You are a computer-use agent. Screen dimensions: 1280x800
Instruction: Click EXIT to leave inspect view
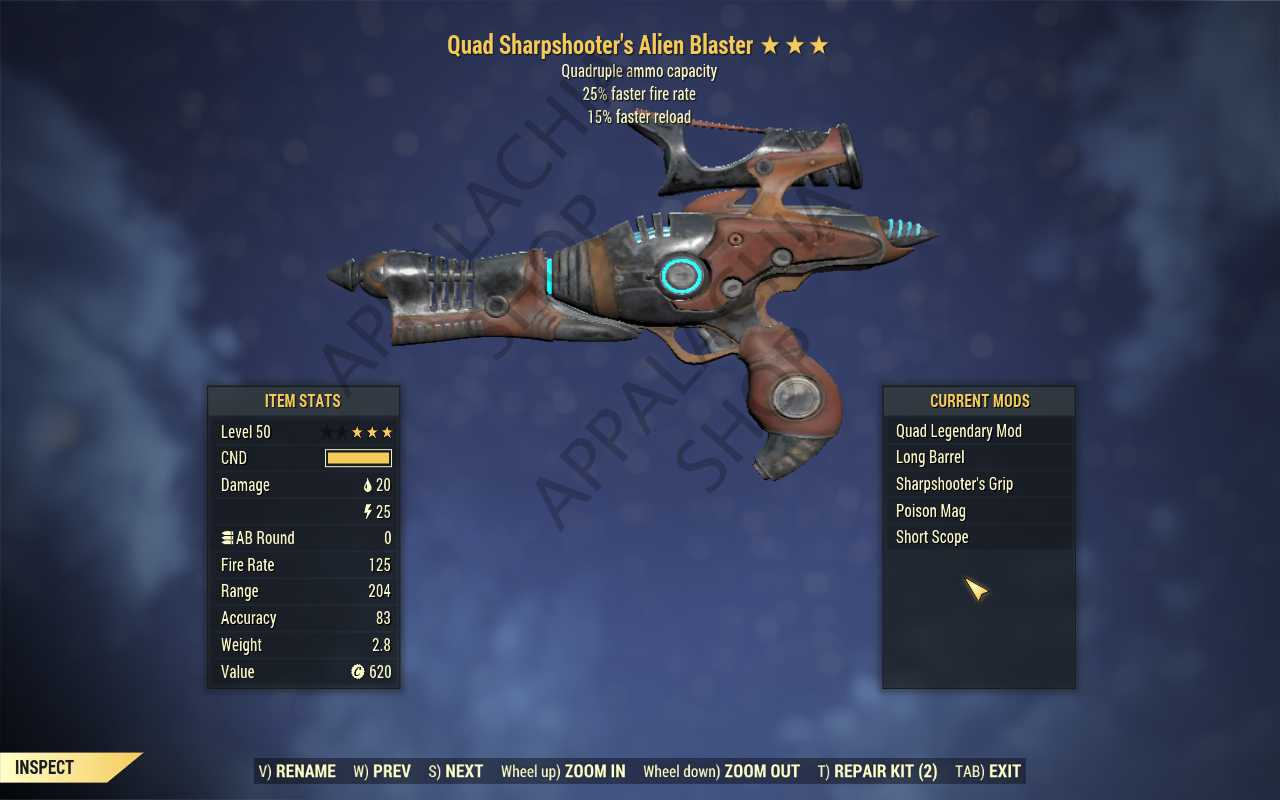tap(986, 771)
